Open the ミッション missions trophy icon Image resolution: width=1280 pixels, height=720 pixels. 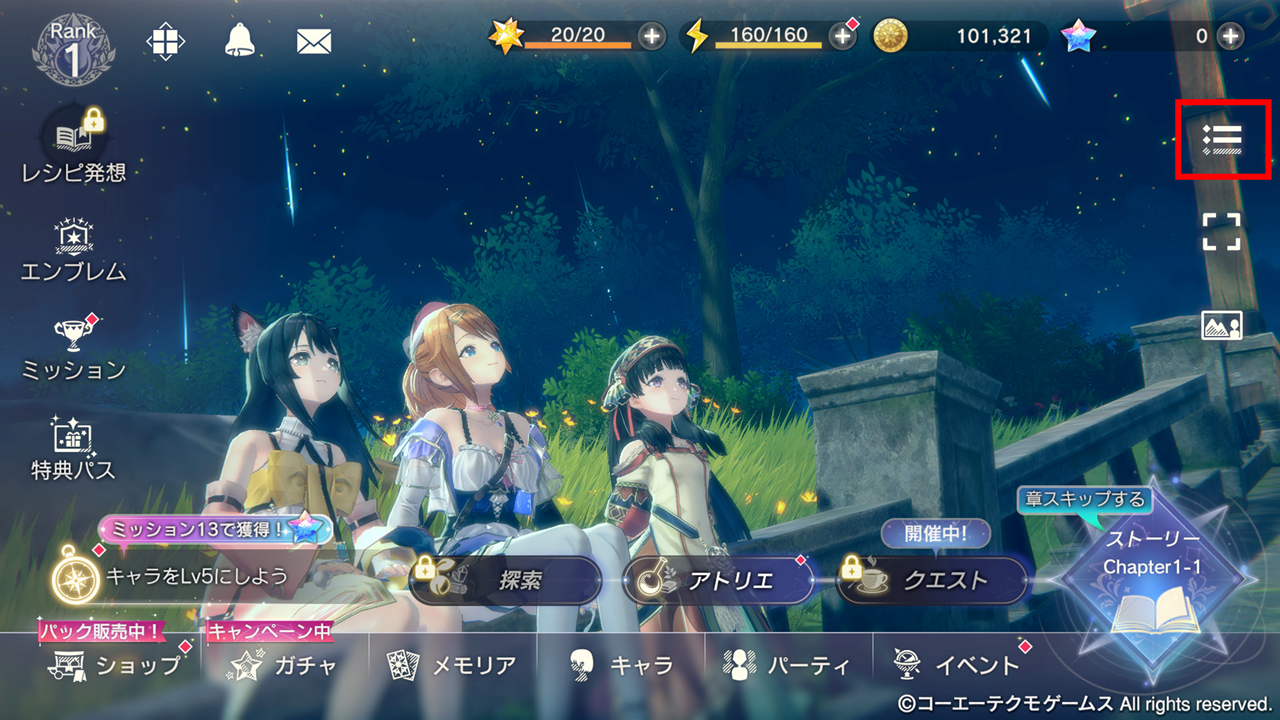75,347
